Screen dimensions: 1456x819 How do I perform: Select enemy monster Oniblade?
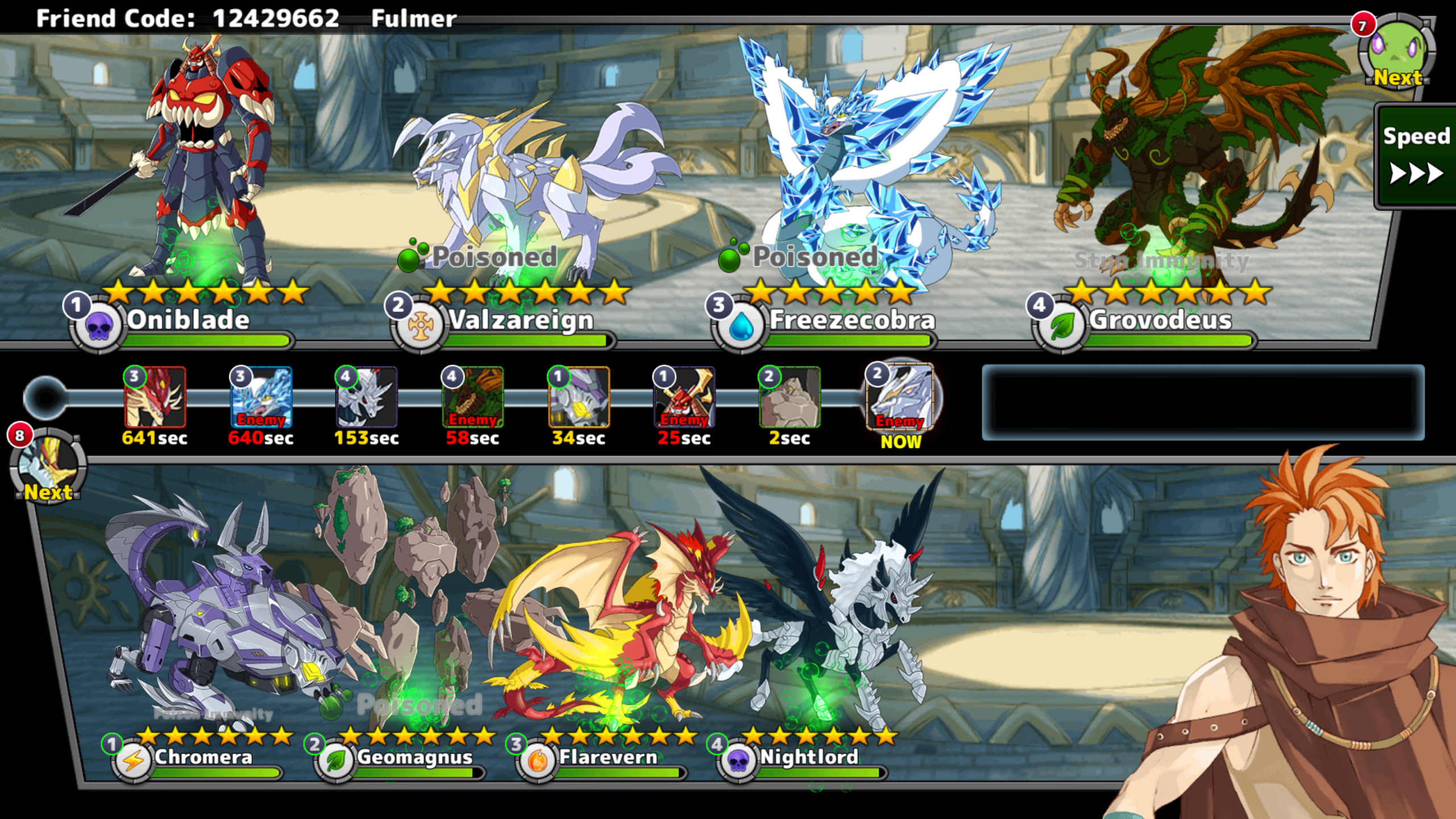click(x=188, y=320)
